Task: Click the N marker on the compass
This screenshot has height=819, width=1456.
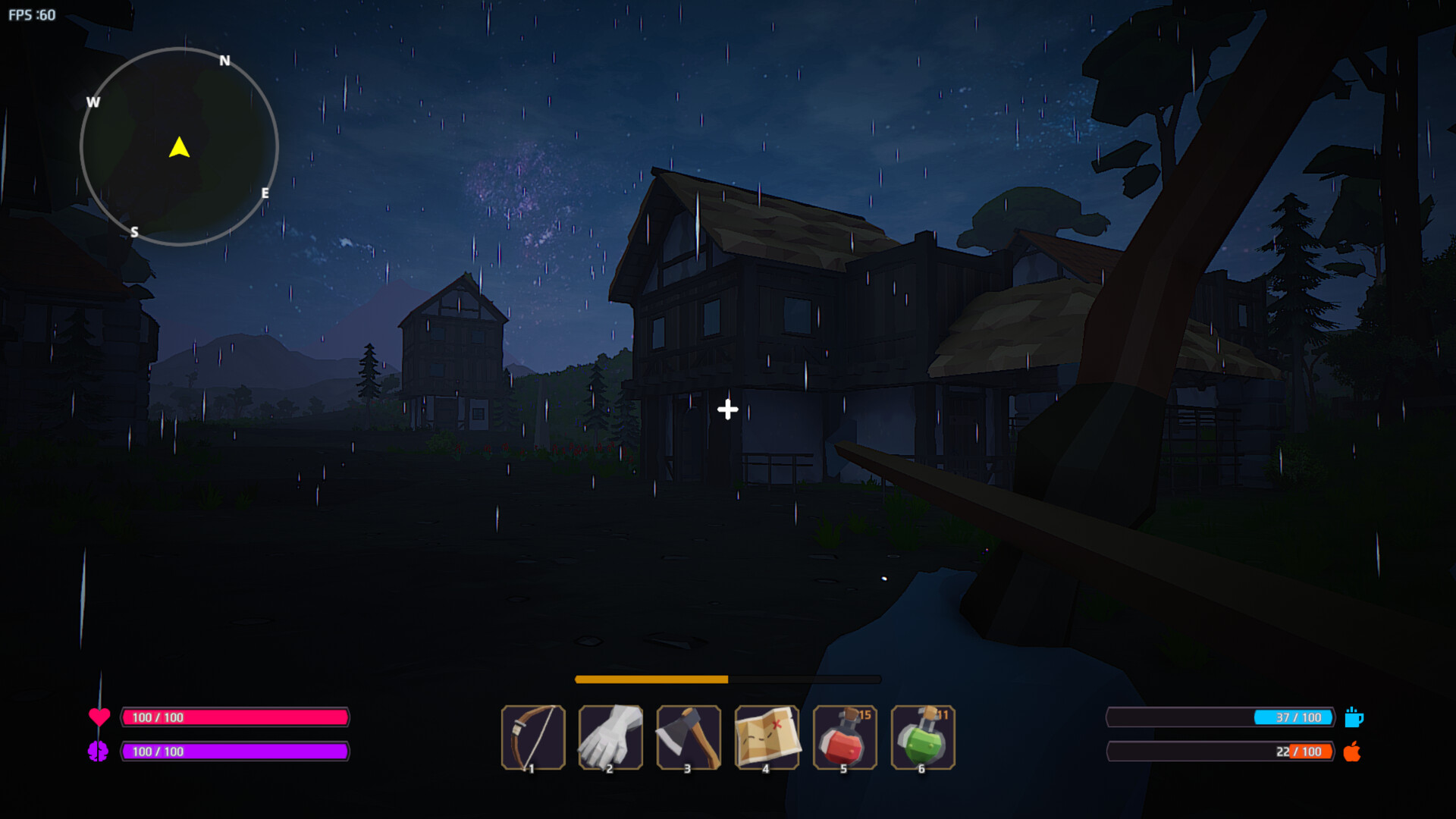Action: (x=224, y=61)
